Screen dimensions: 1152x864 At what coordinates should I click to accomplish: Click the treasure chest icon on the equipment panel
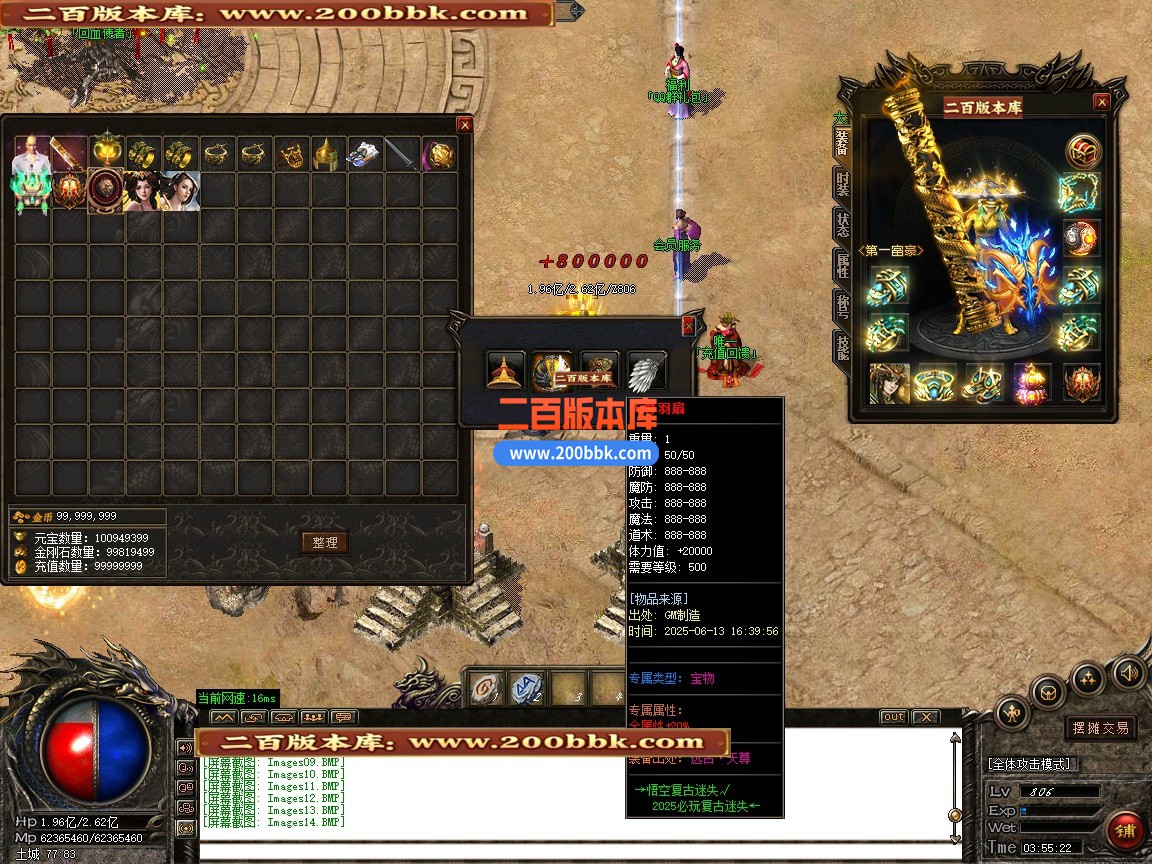1082,151
